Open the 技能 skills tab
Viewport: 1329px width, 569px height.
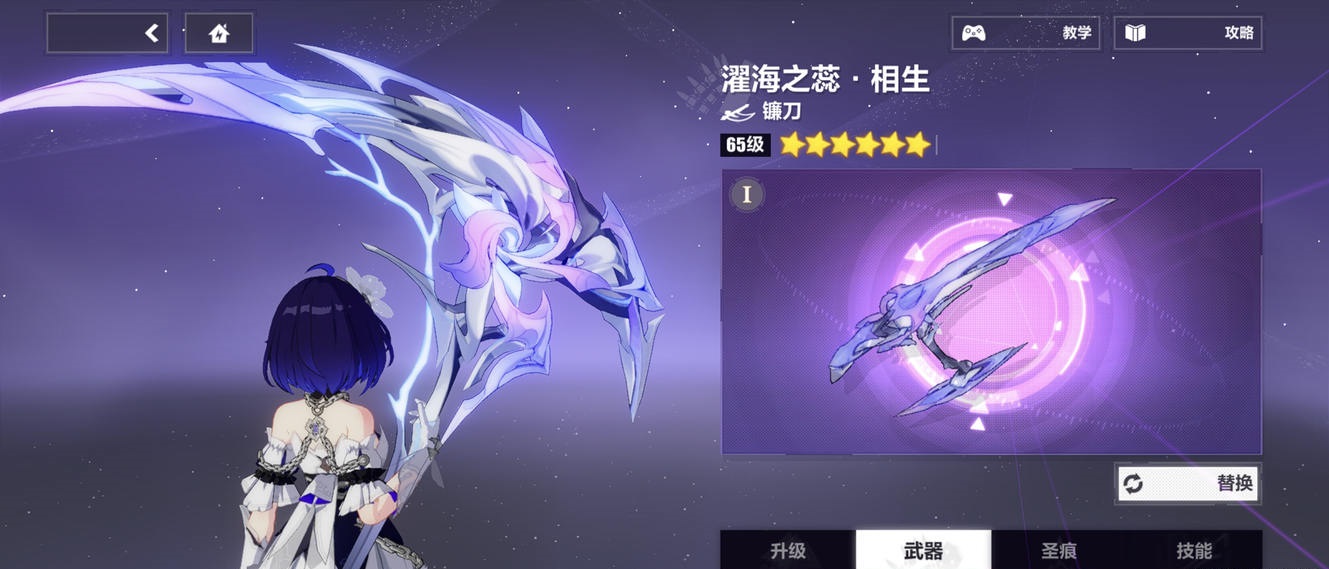pyautogui.click(x=1194, y=550)
